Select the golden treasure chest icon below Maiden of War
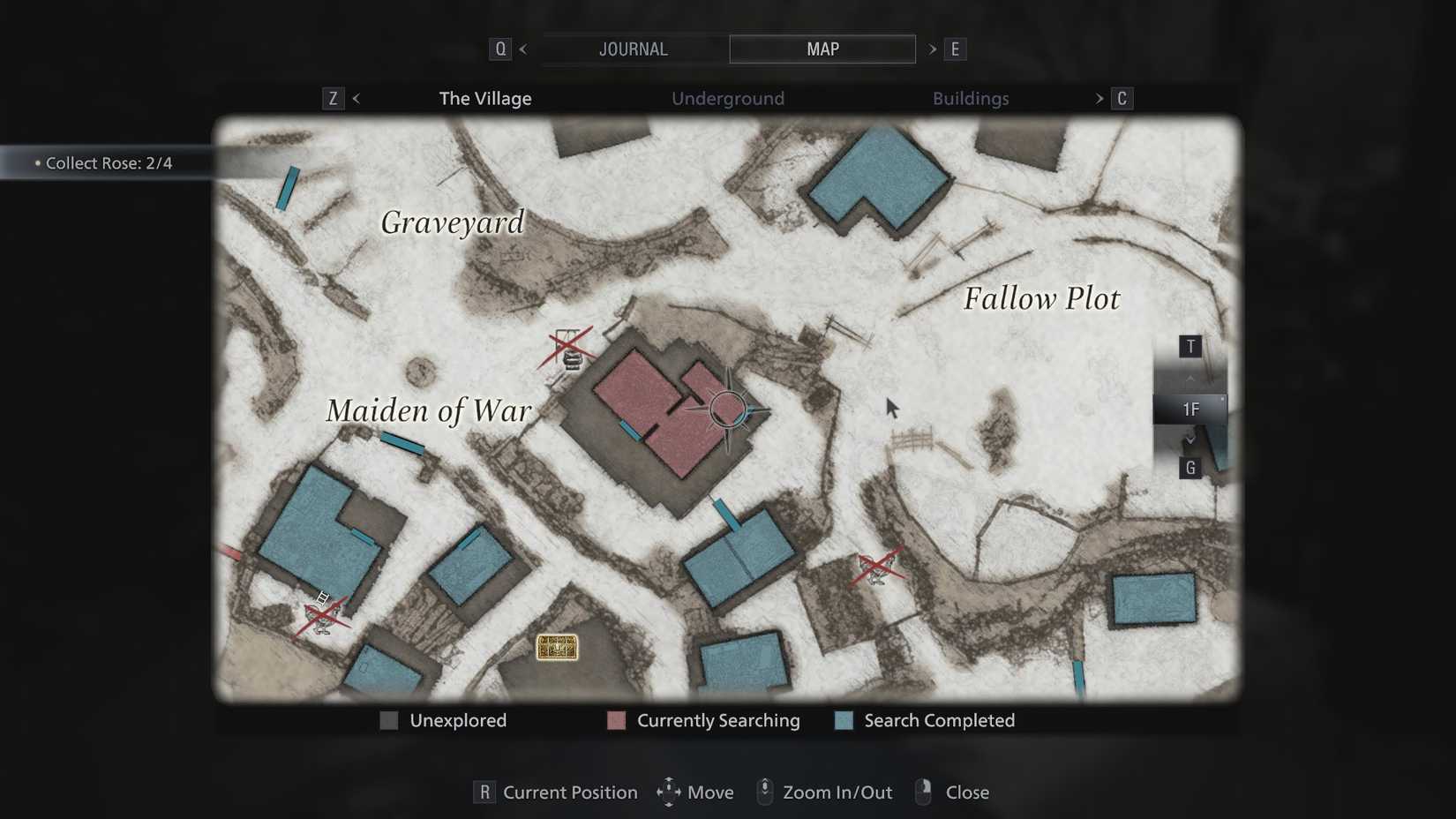 [557, 649]
